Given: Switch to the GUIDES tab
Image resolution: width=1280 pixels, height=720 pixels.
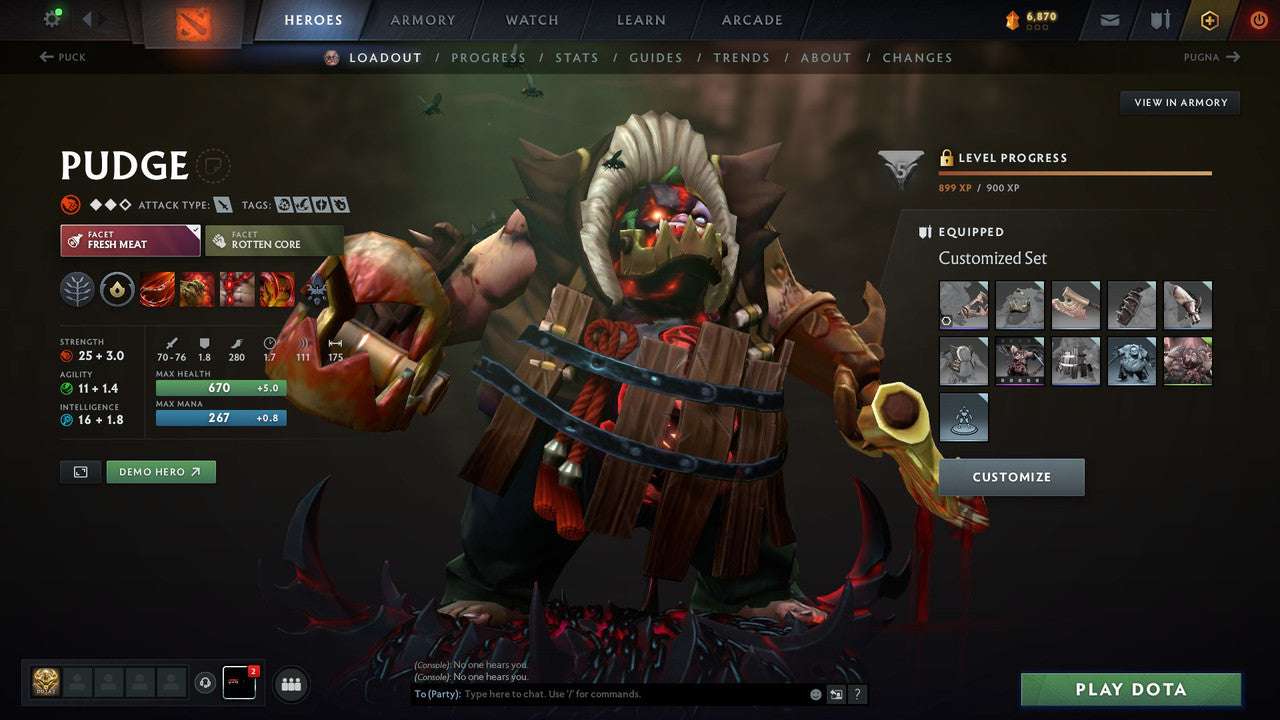Looking at the screenshot, I should [655, 57].
